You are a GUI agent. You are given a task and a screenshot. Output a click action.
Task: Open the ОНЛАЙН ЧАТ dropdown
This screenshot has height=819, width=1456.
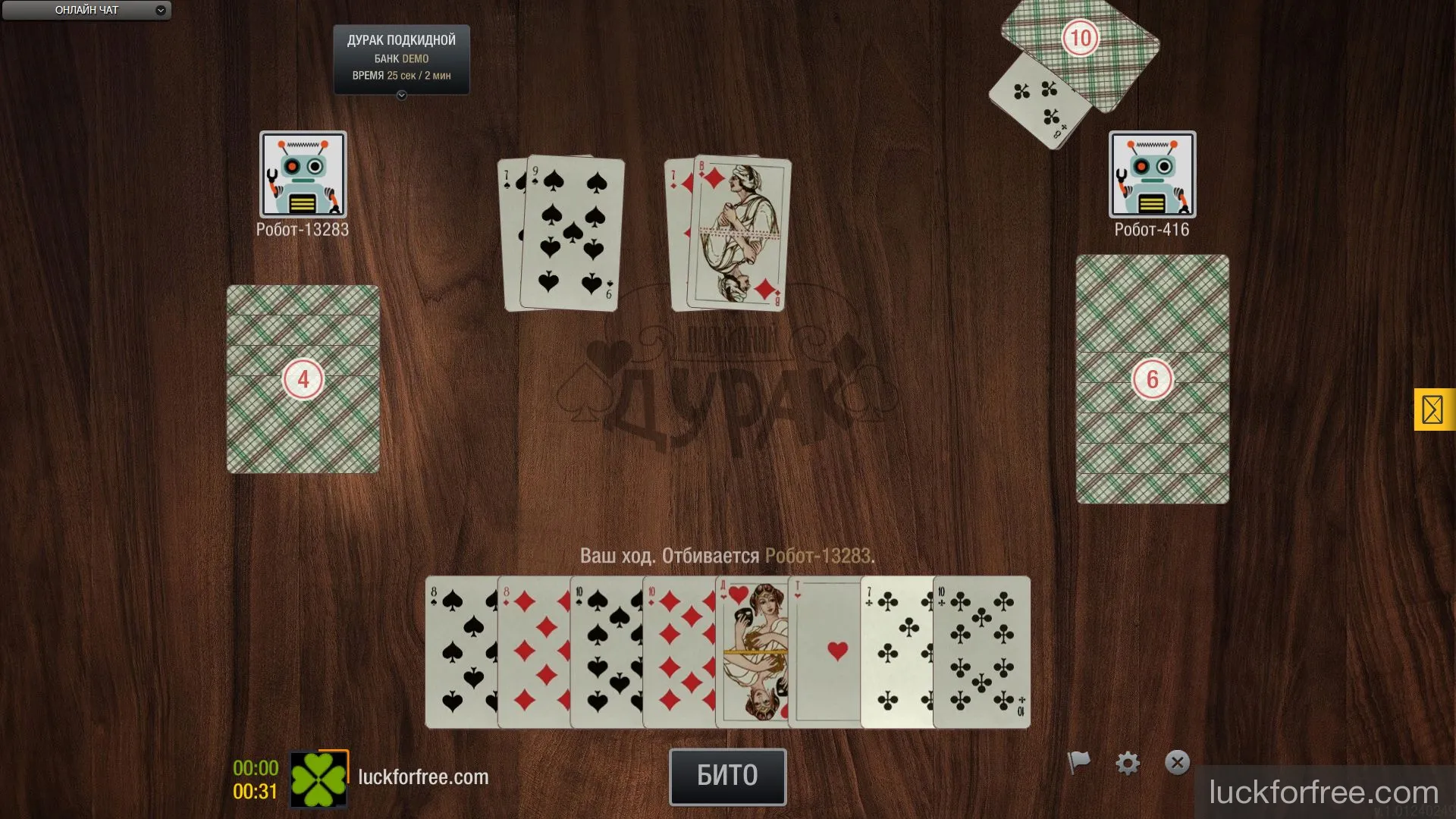(86, 11)
